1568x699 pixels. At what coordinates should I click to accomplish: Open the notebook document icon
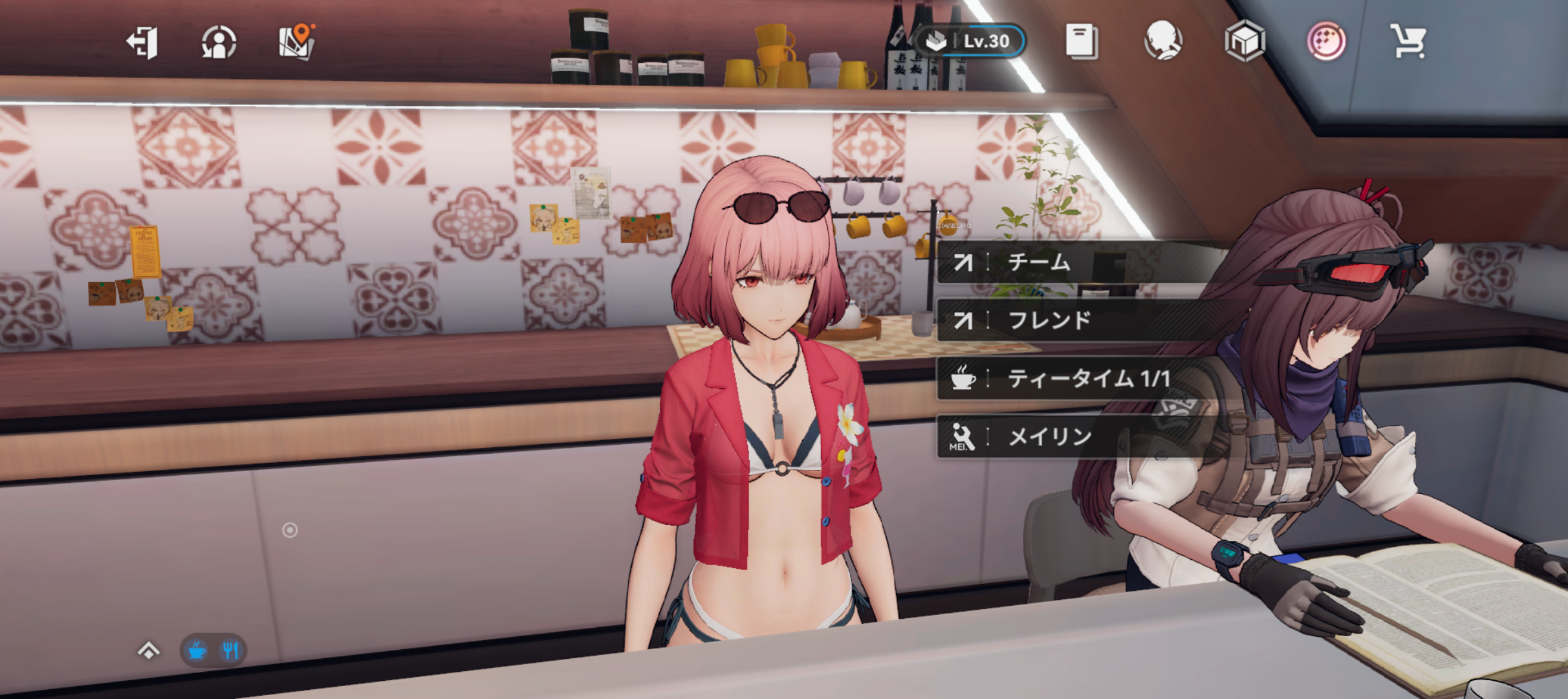point(1082,41)
